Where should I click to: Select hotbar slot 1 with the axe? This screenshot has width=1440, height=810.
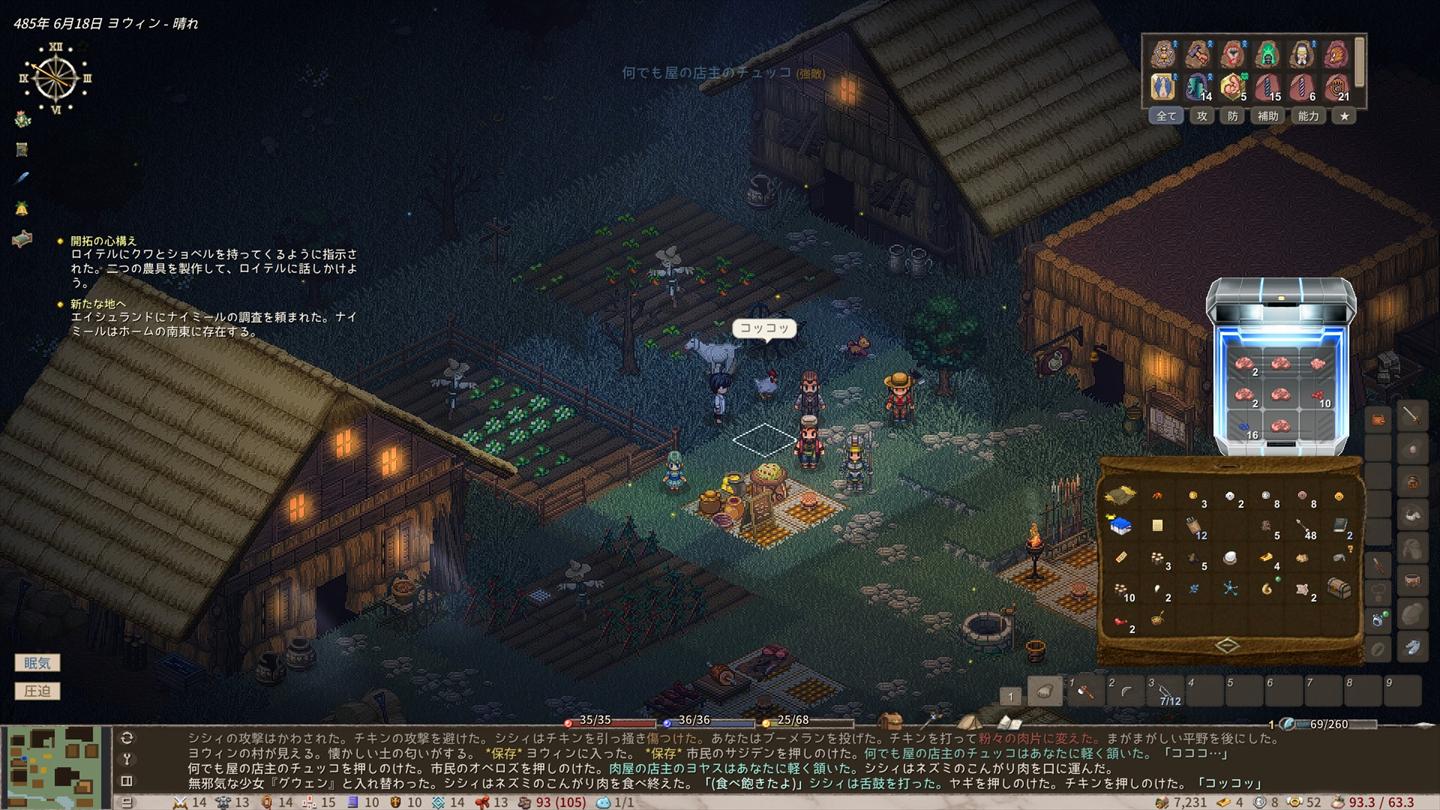(1086, 690)
